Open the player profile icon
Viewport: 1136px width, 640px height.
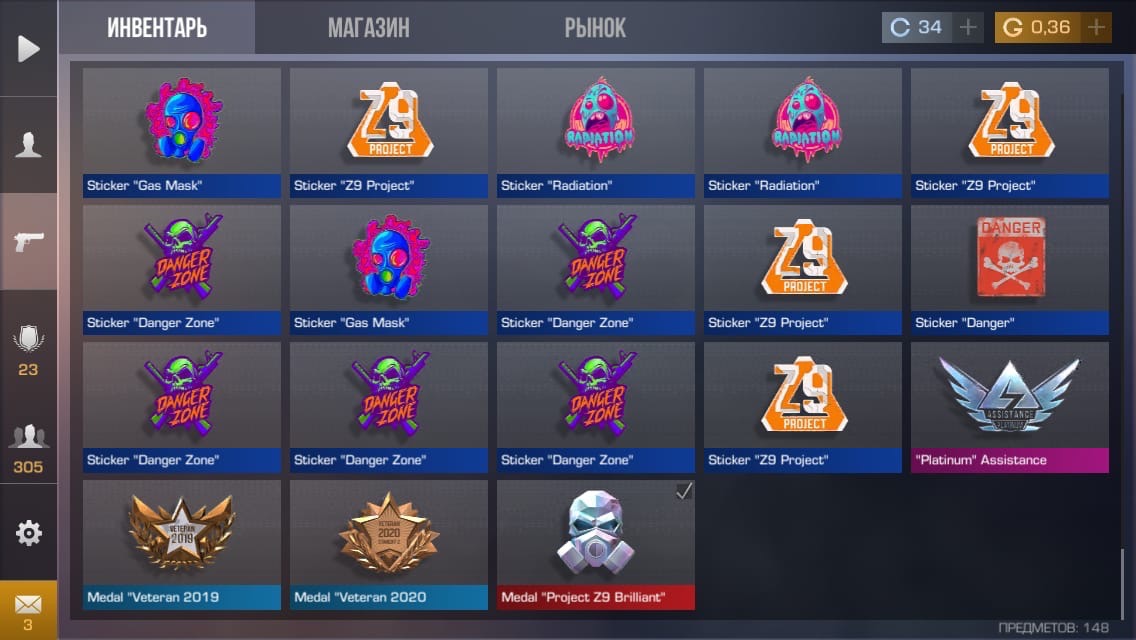(29, 145)
